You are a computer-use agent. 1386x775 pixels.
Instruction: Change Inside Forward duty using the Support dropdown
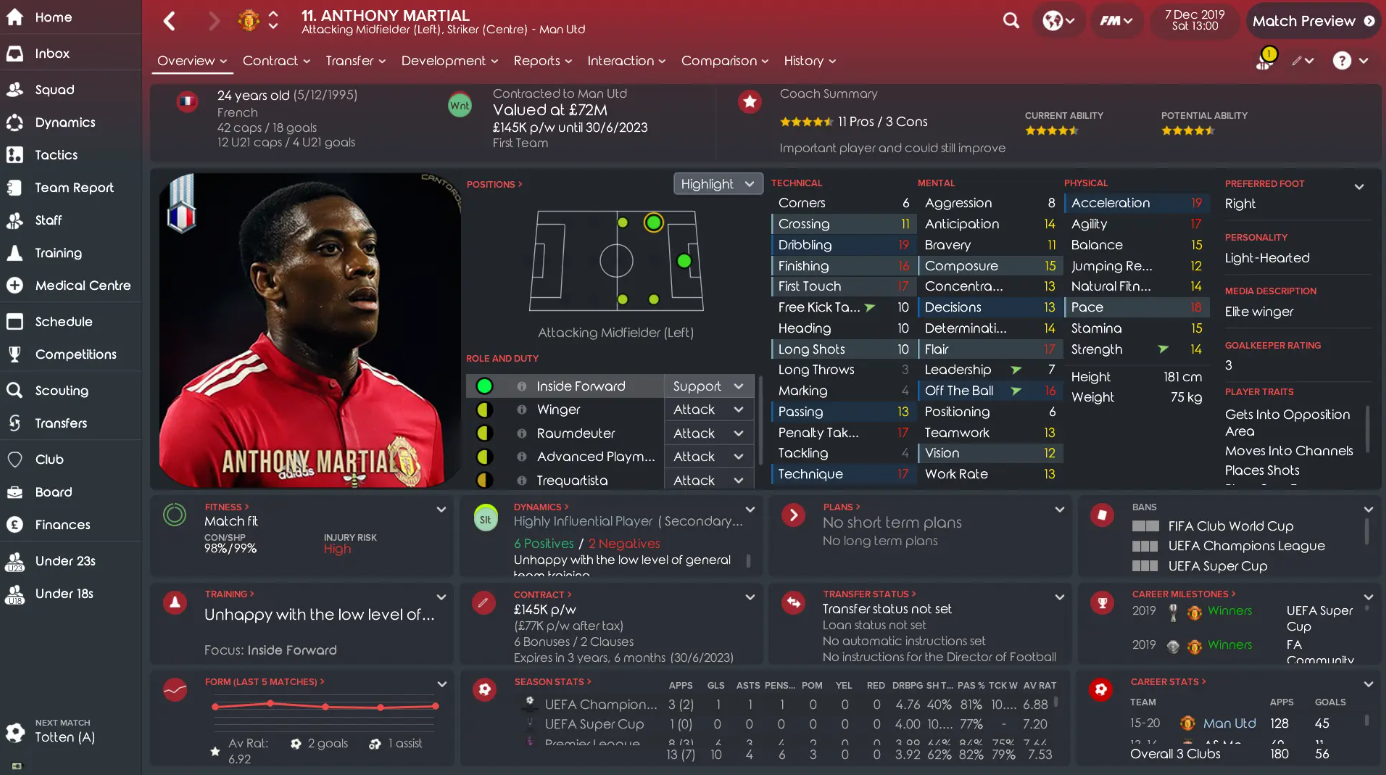(x=709, y=385)
